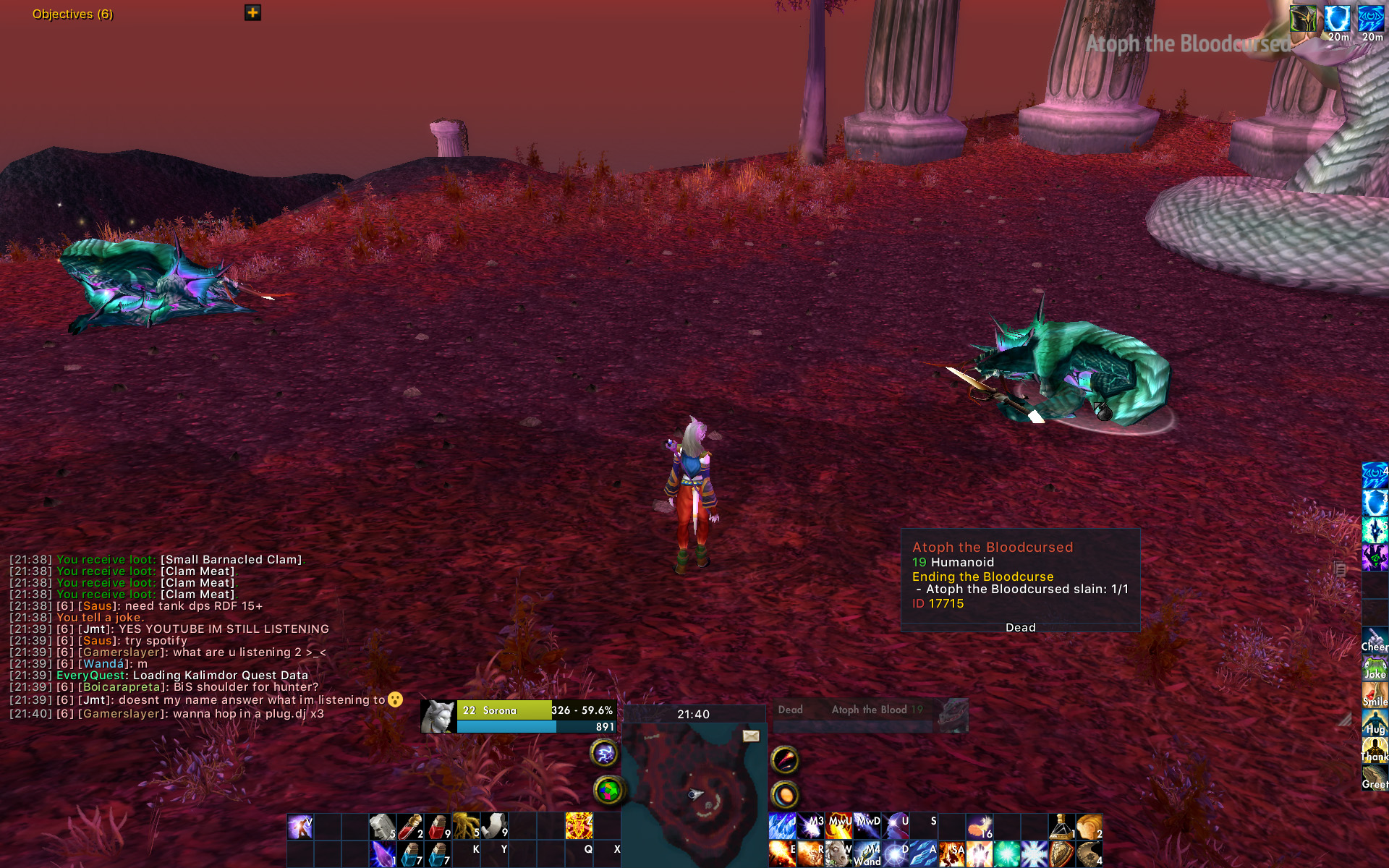Click Gamerslayer's name in chat
The width and height of the screenshot is (1389, 868).
coord(119,652)
